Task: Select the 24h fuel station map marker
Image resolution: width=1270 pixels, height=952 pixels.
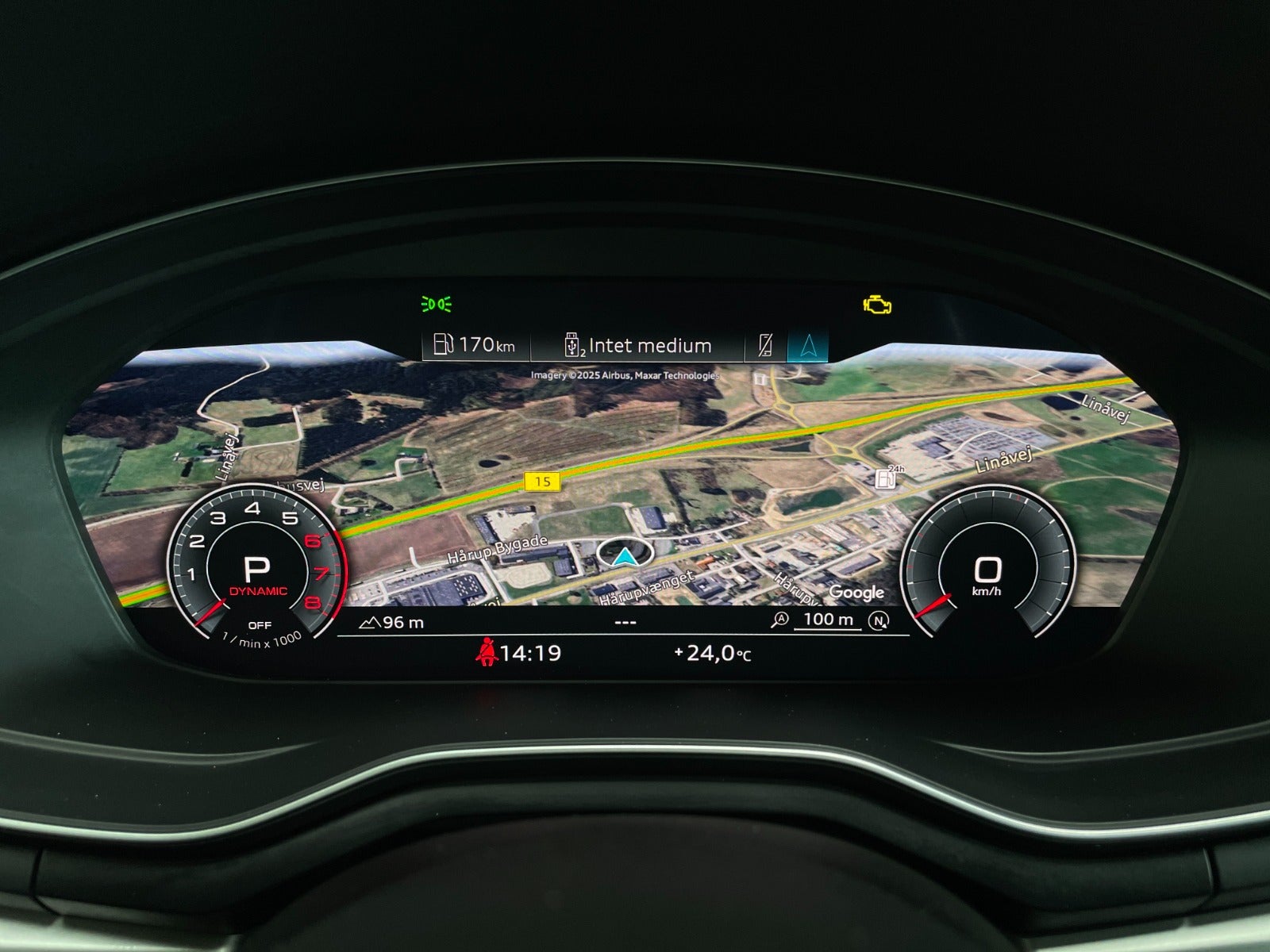Action: [886, 478]
